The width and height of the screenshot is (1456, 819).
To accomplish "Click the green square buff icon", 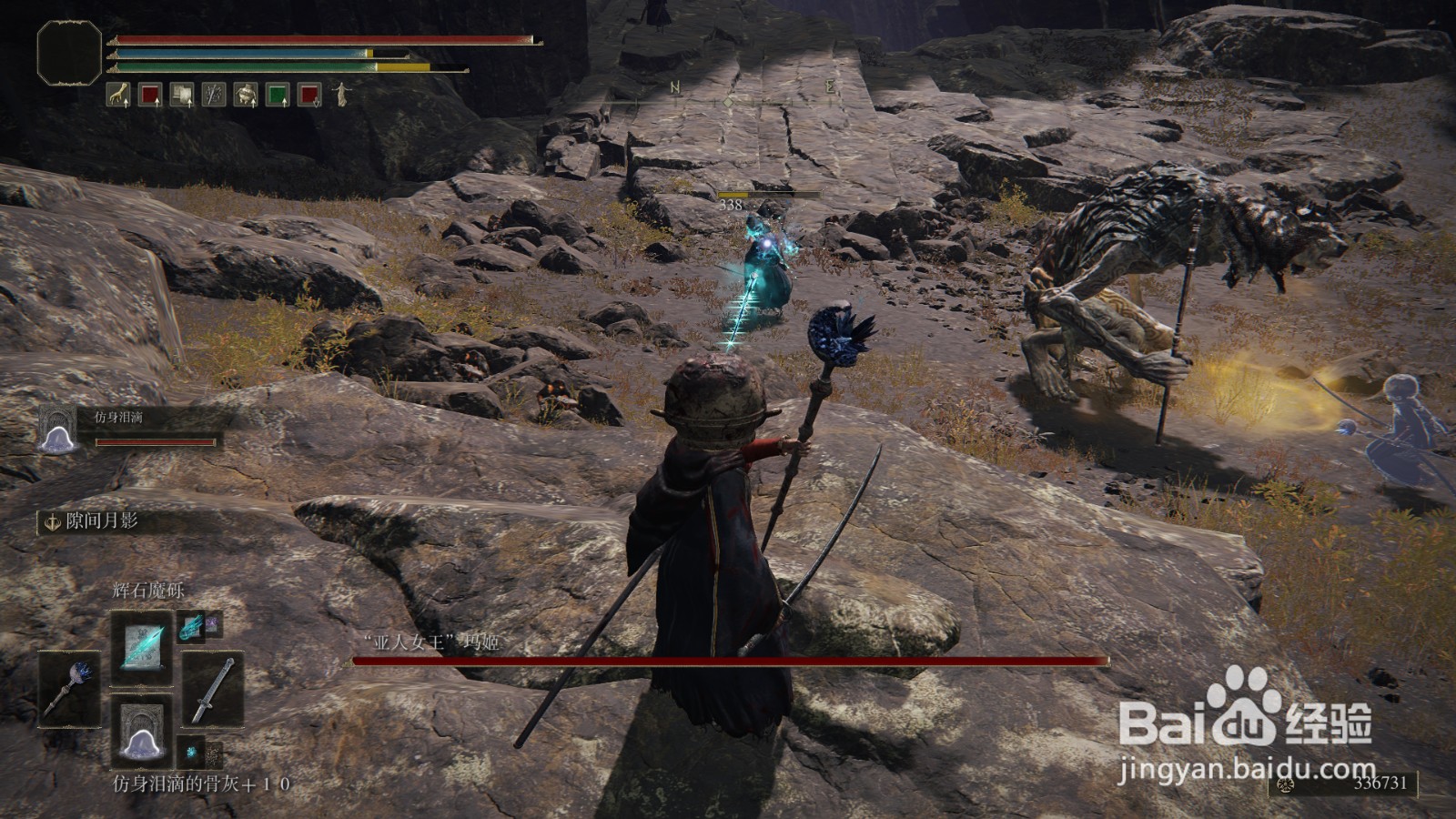I will [278, 95].
